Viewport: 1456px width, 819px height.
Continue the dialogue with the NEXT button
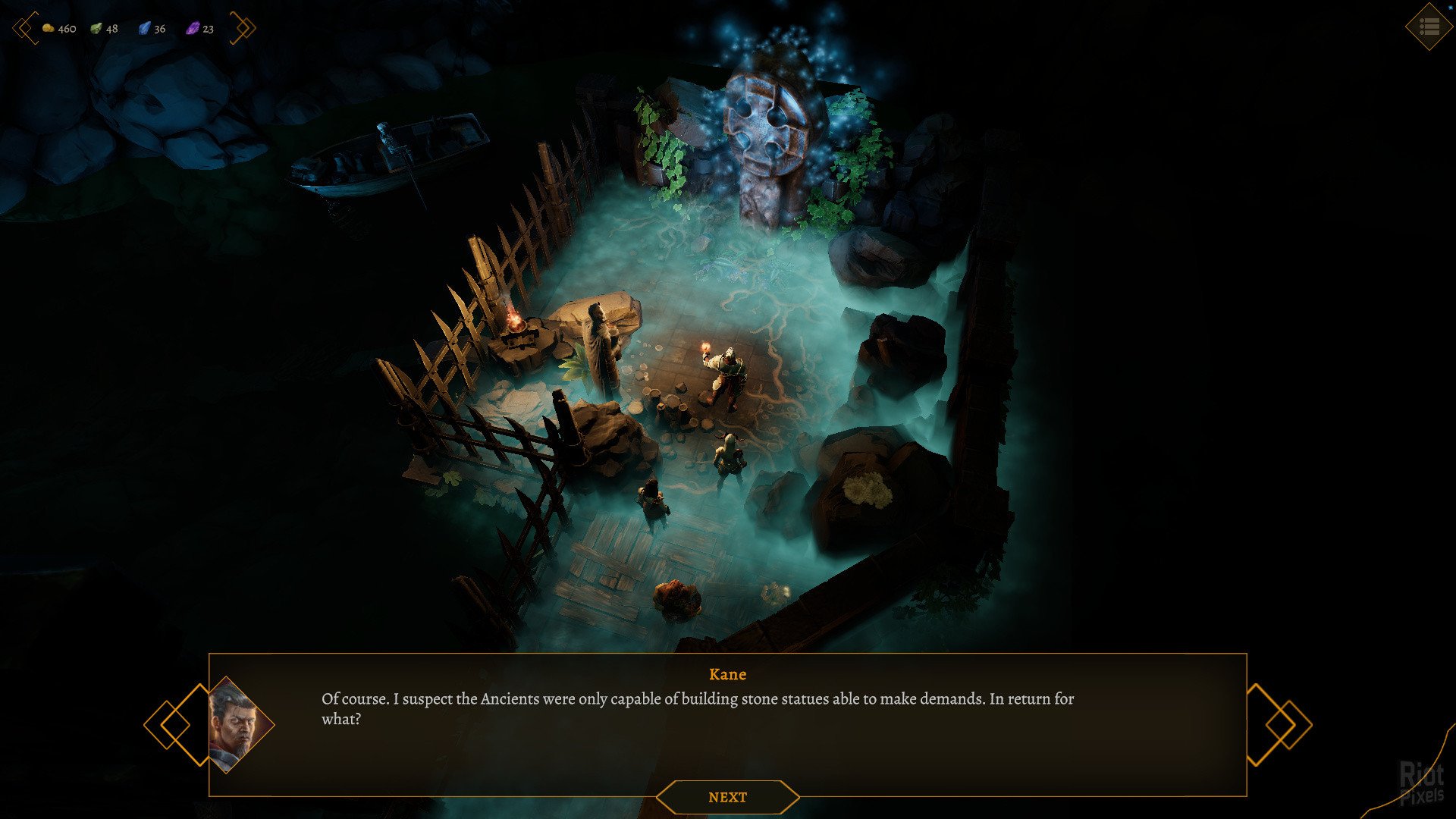point(727,797)
